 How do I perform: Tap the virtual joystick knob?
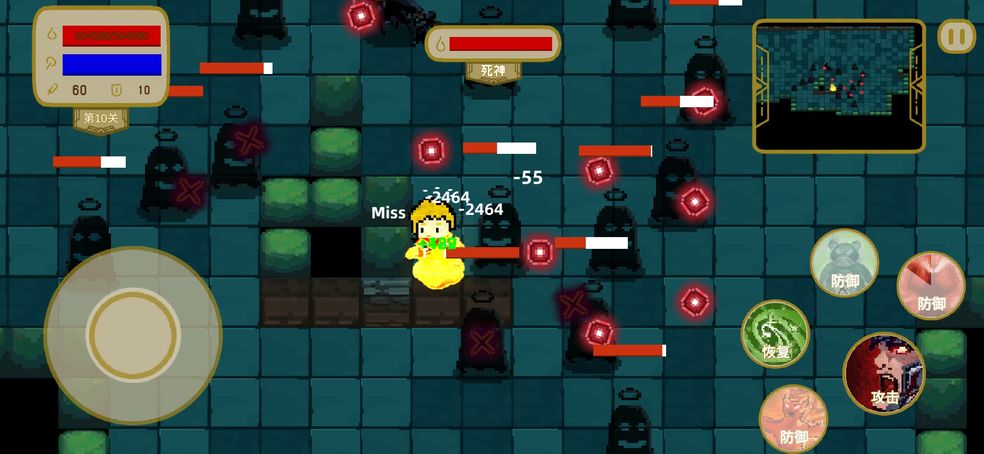click(132, 335)
